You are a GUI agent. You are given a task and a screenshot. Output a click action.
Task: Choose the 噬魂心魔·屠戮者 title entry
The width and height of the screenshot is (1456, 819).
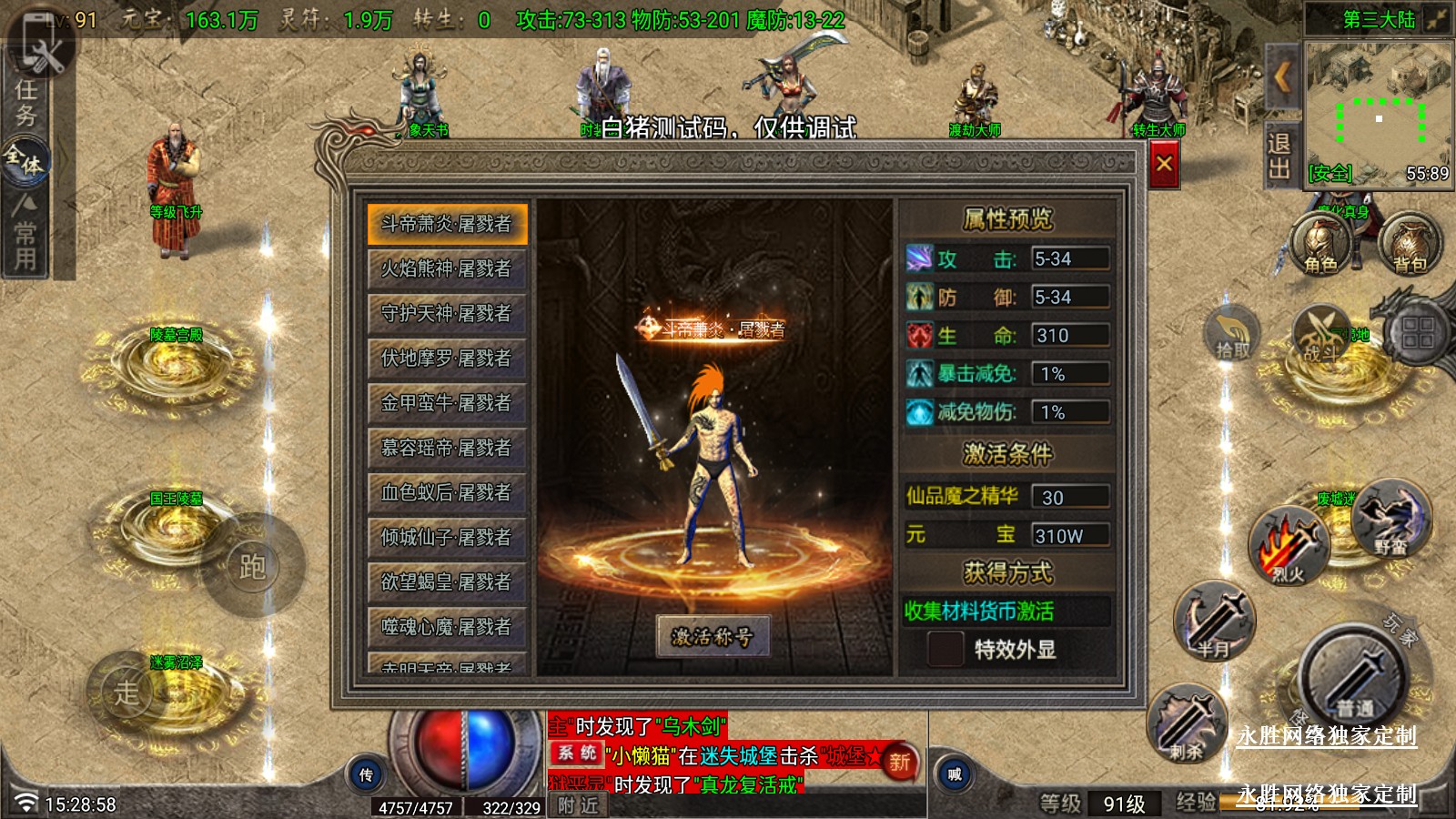tap(447, 626)
